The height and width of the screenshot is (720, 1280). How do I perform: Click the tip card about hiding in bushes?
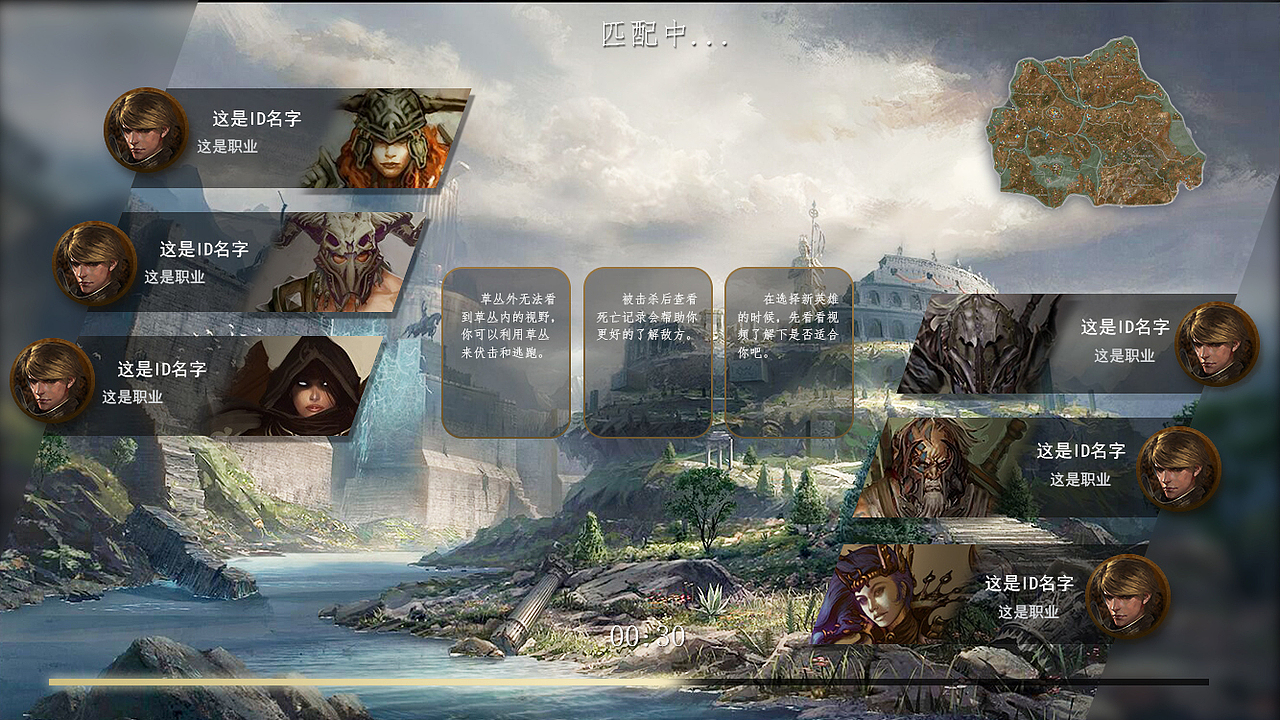[x=508, y=355]
